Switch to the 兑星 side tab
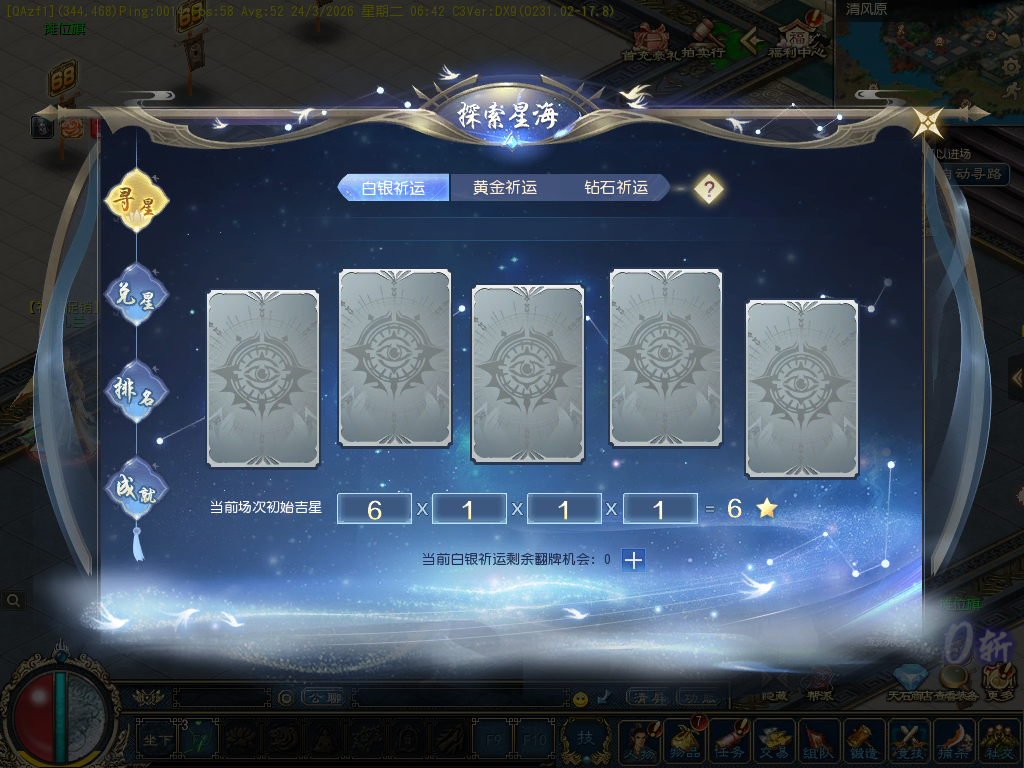Image resolution: width=1024 pixels, height=768 pixels. click(136, 296)
